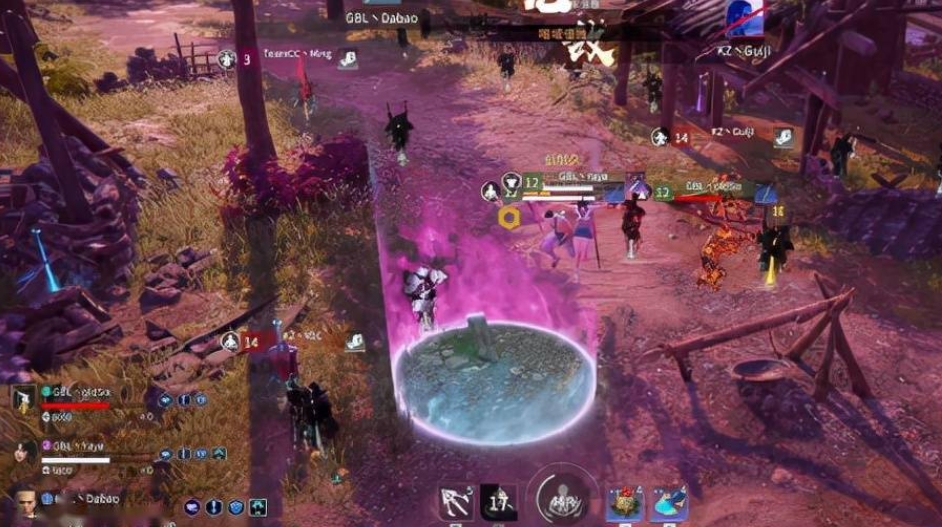The image size is (942, 527).
Task: Use the blue item slot in hotbar
Action: coord(669,503)
